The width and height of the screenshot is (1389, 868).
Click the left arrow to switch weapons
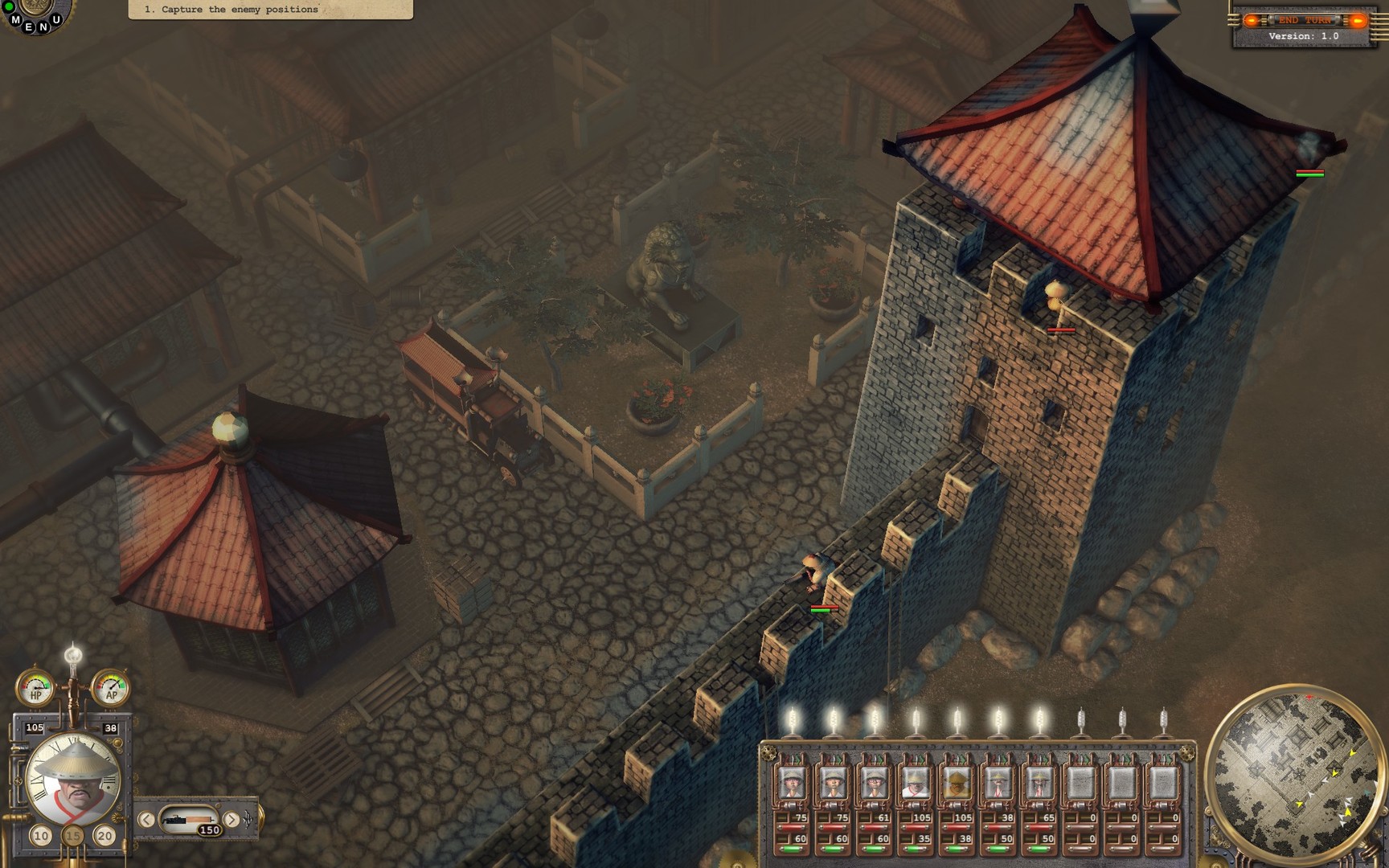tap(146, 820)
